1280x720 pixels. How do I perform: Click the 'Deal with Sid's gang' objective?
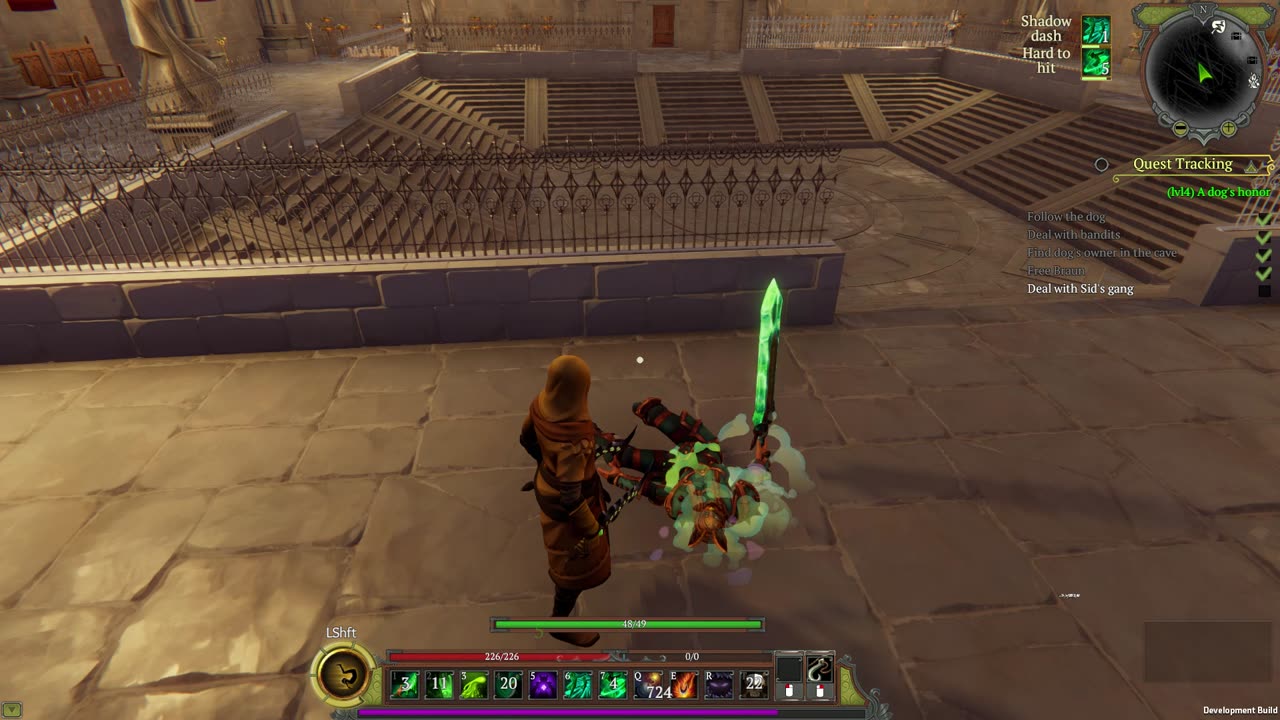tap(1080, 289)
